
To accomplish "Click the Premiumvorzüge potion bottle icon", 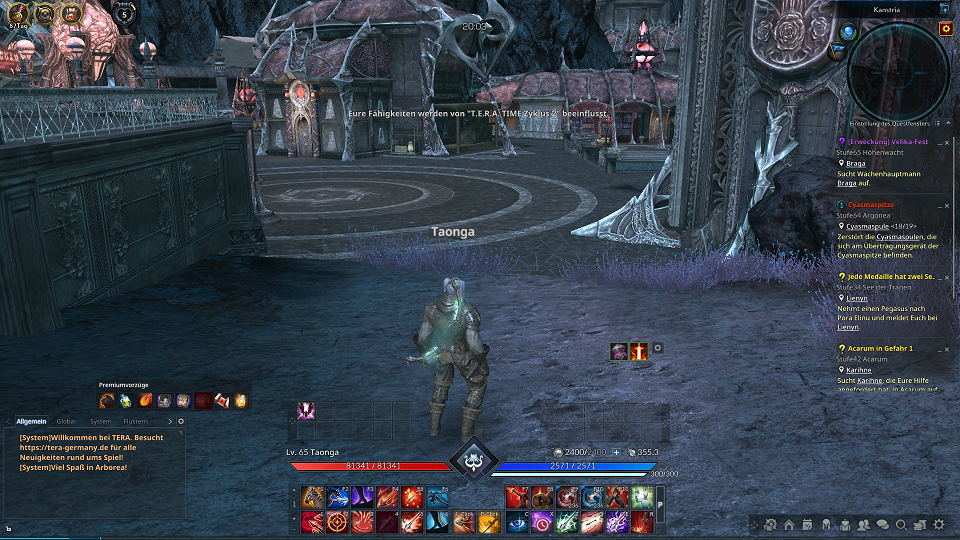I will click(125, 401).
